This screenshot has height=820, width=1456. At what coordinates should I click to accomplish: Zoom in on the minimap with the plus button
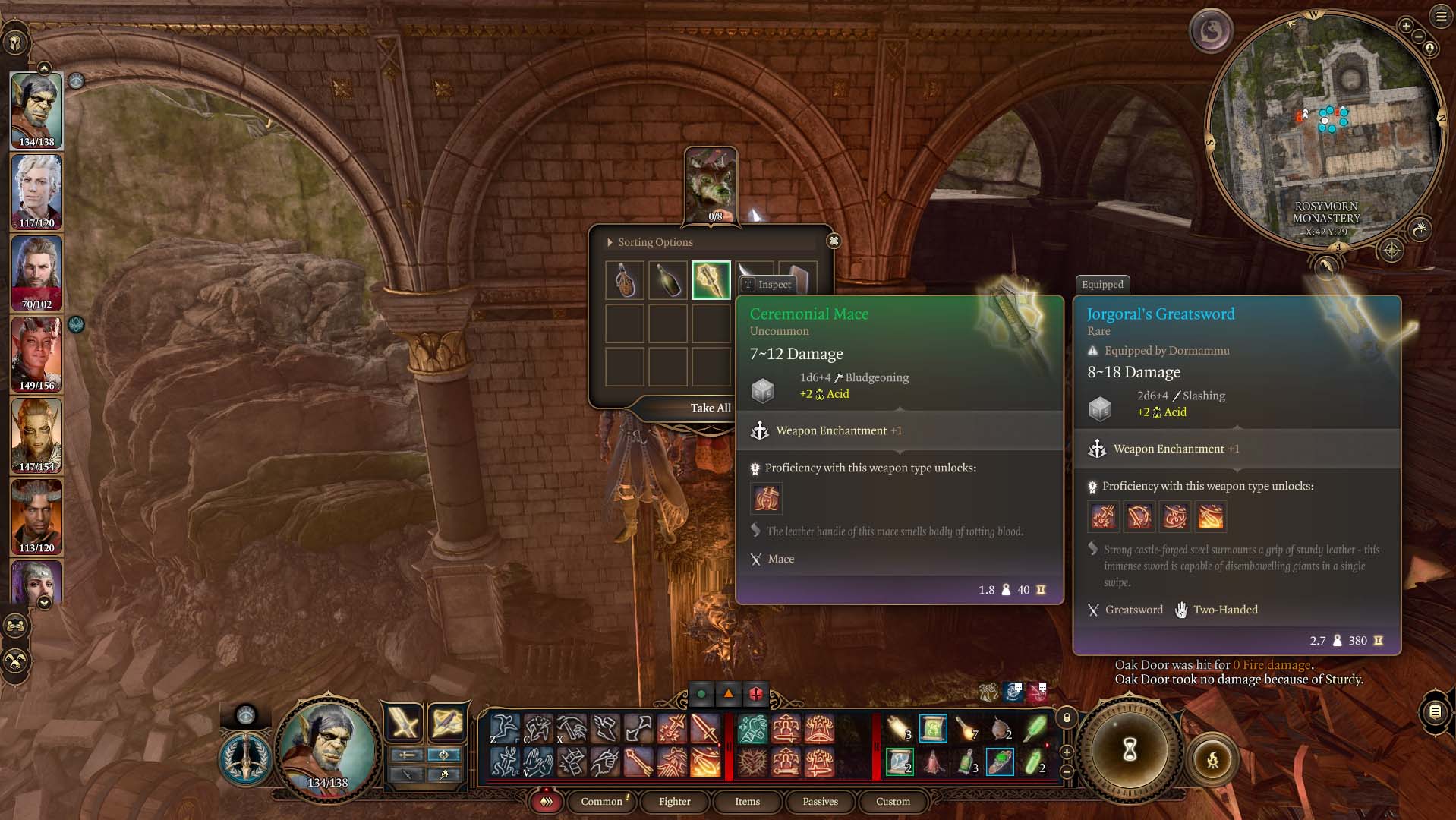click(x=1406, y=27)
